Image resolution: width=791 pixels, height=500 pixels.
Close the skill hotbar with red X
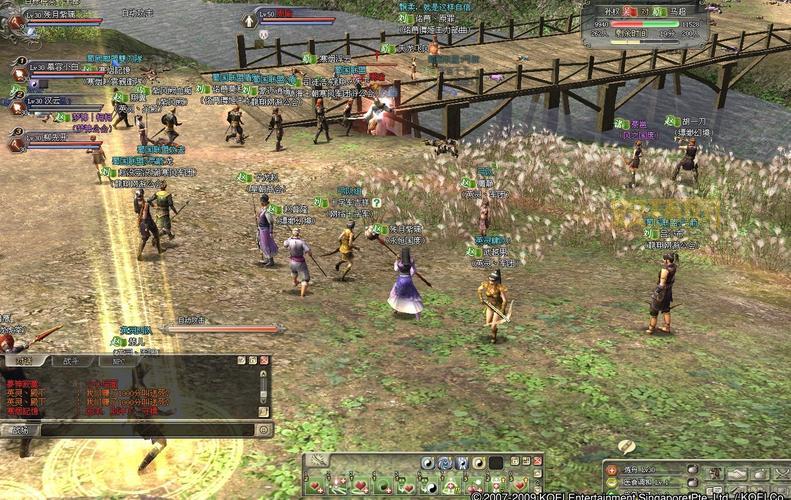click(x=537, y=460)
